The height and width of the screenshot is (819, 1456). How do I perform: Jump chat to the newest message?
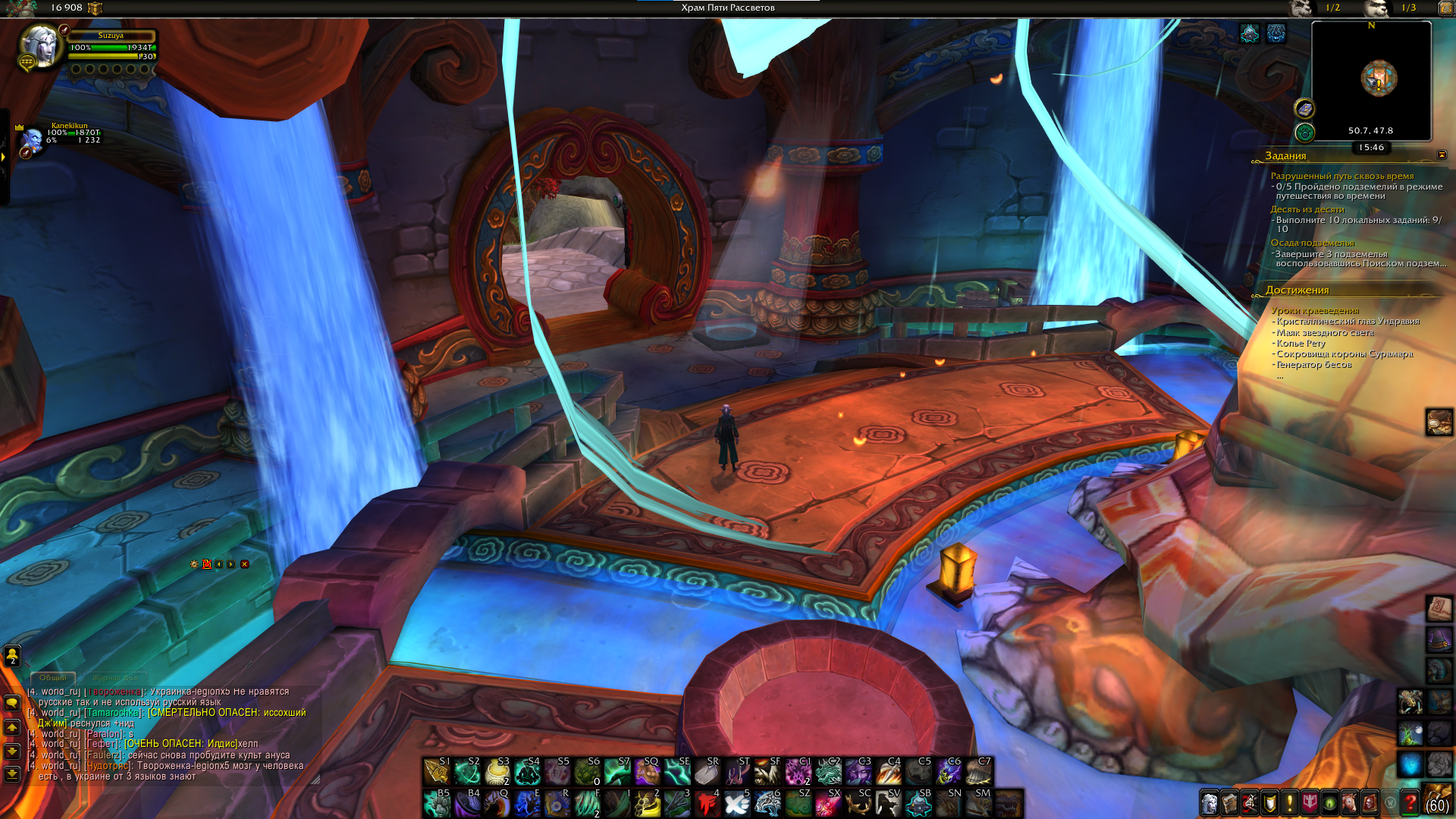point(12,774)
